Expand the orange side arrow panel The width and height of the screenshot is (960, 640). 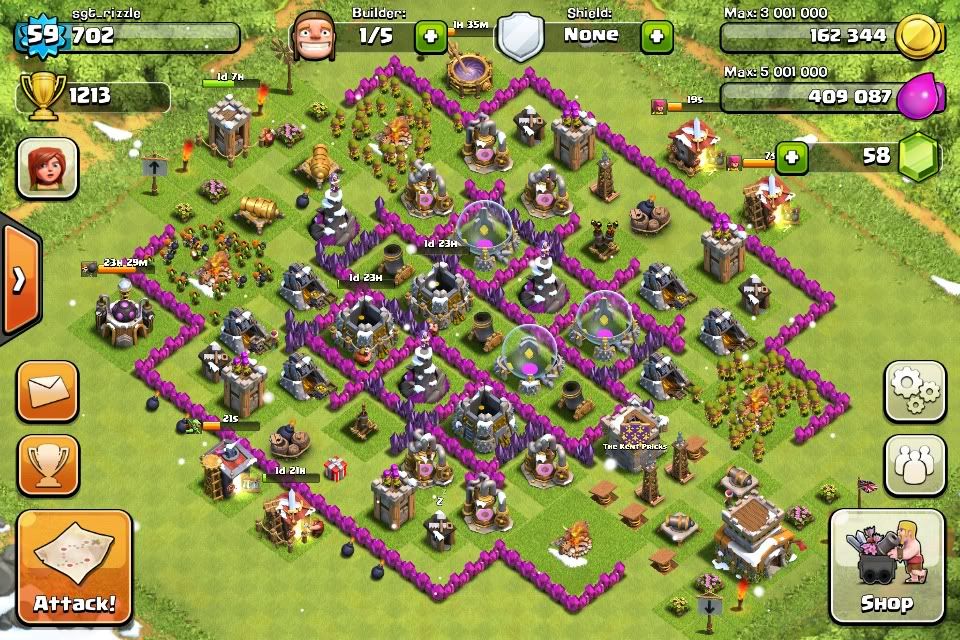pos(18,279)
